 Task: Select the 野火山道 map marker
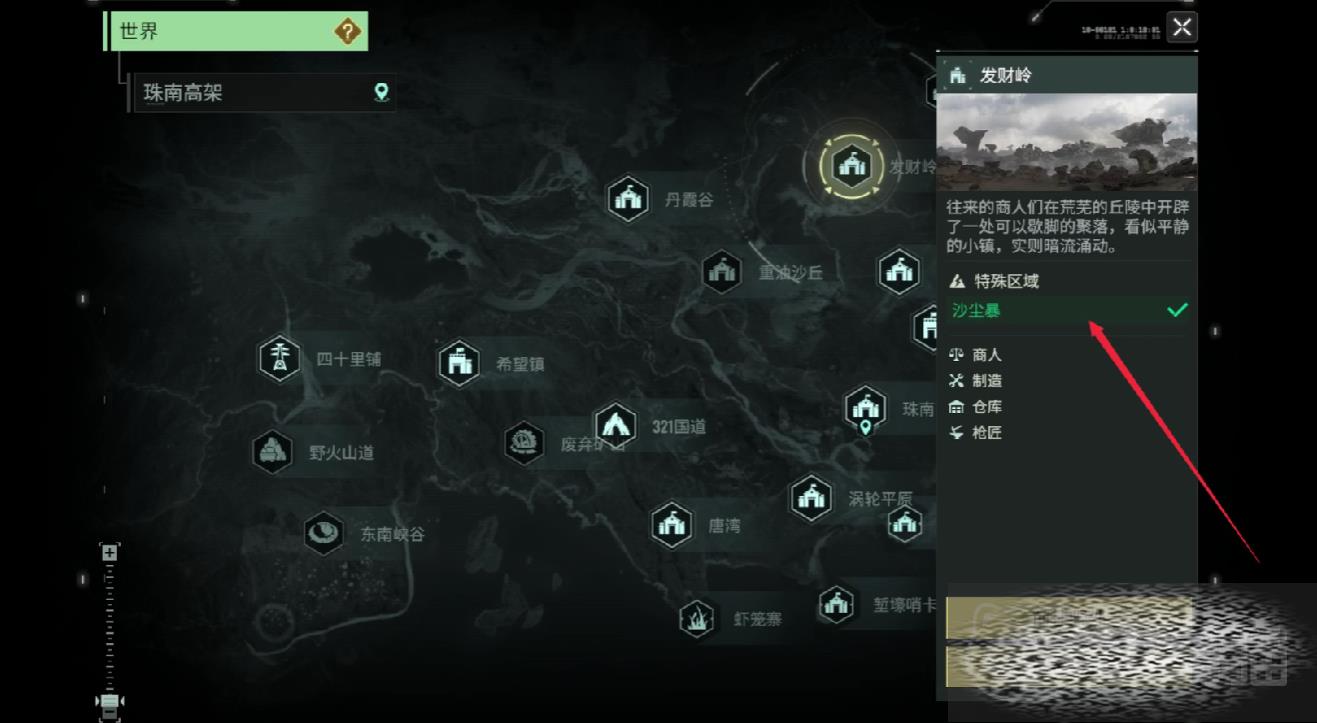(272, 452)
